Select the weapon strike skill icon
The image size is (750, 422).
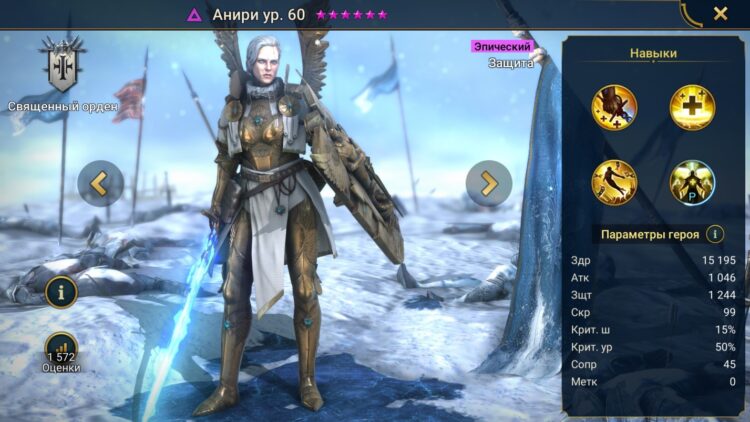[614, 107]
